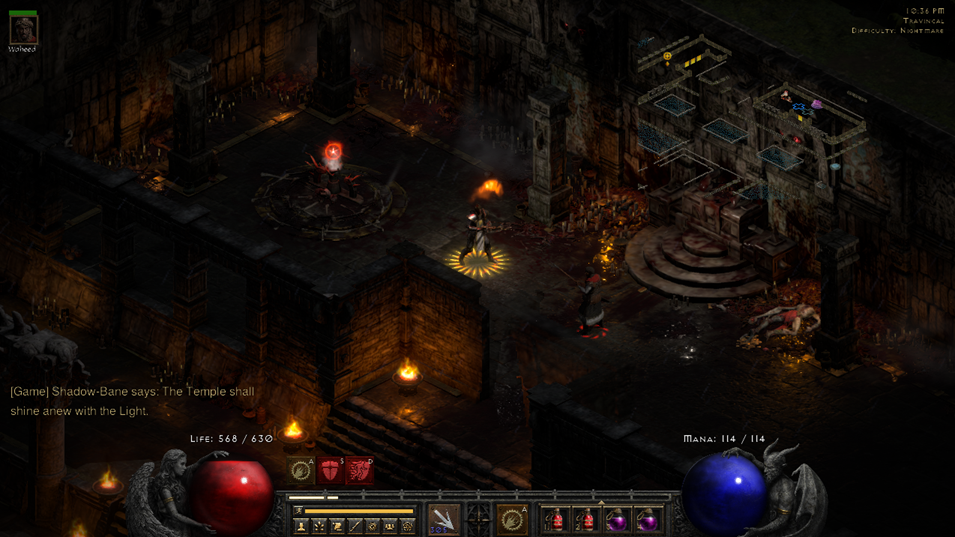Image resolution: width=955 pixels, height=537 pixels.
Task: Click the red shield buff icon
Action: click(329, 470)
